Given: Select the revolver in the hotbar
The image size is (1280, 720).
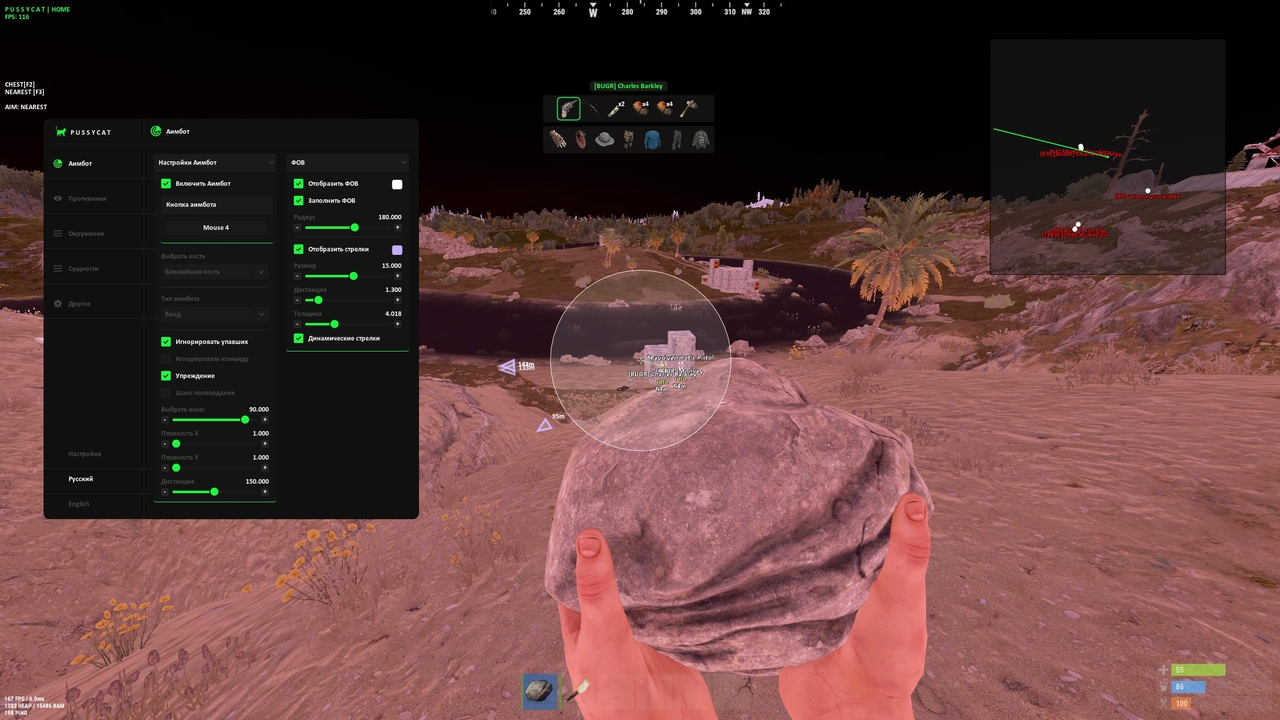Looking at the screenshot, I should coord(568,108).
